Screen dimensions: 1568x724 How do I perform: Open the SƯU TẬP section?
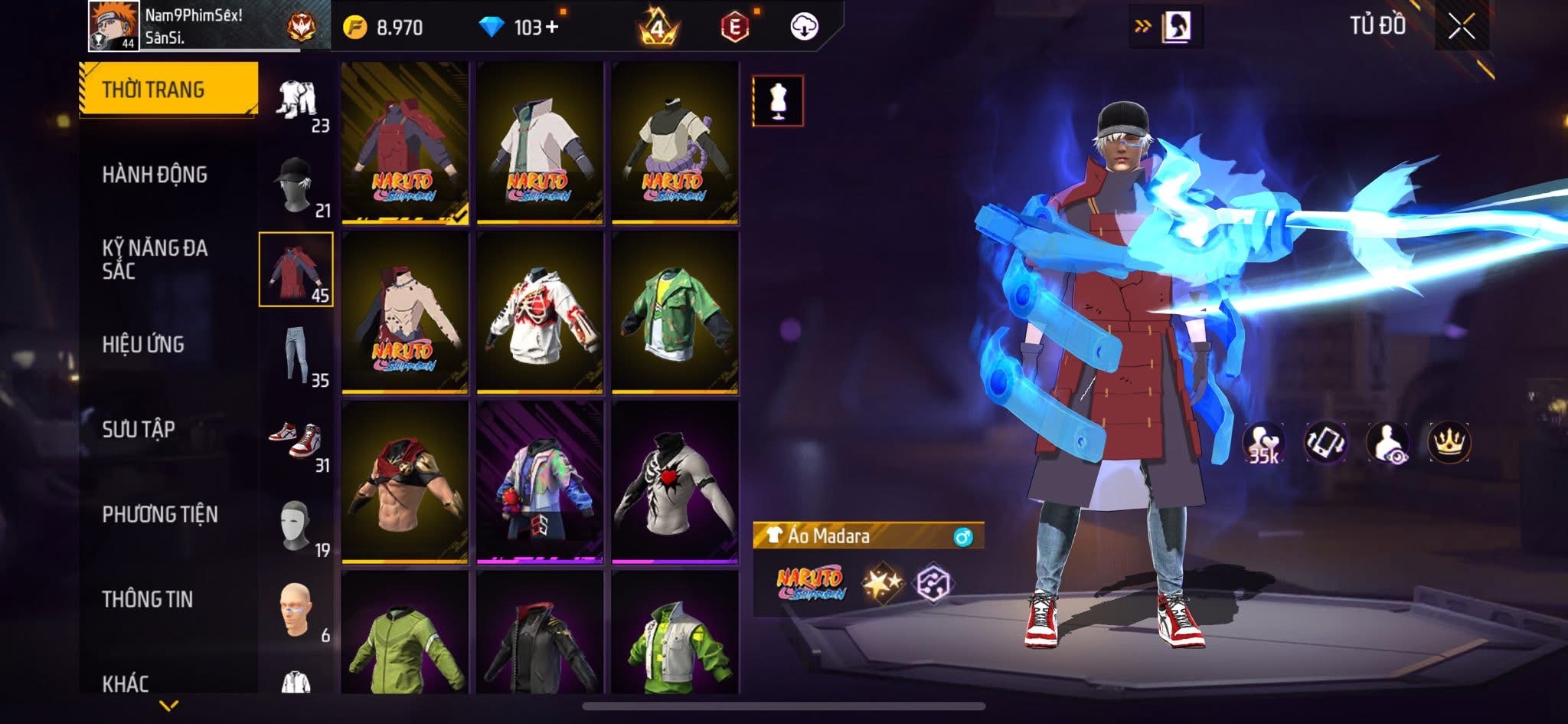coord(139,429)
